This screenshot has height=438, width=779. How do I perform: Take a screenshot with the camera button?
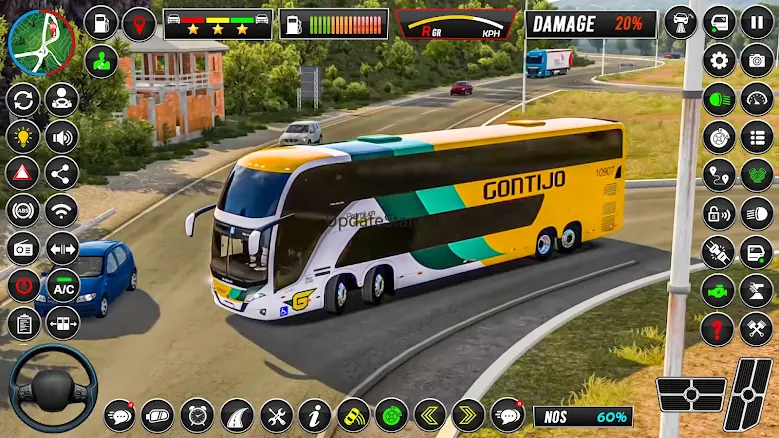pos(756,60)
